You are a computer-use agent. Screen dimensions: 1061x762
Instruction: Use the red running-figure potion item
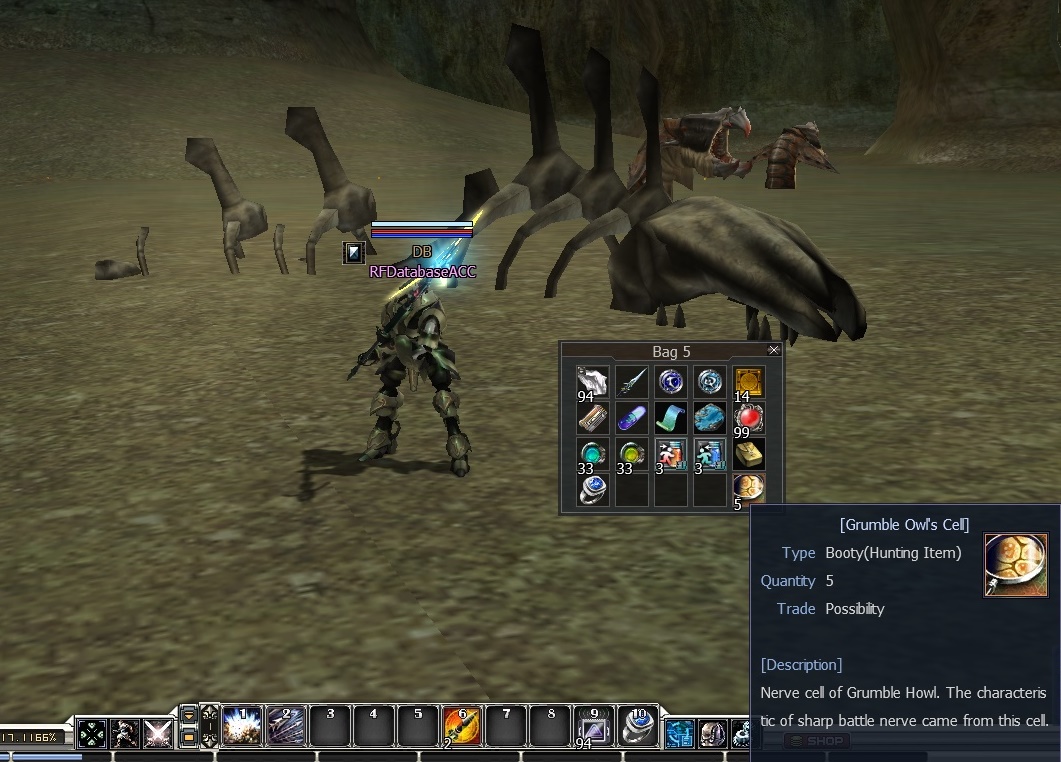click(x=670, y=455)
